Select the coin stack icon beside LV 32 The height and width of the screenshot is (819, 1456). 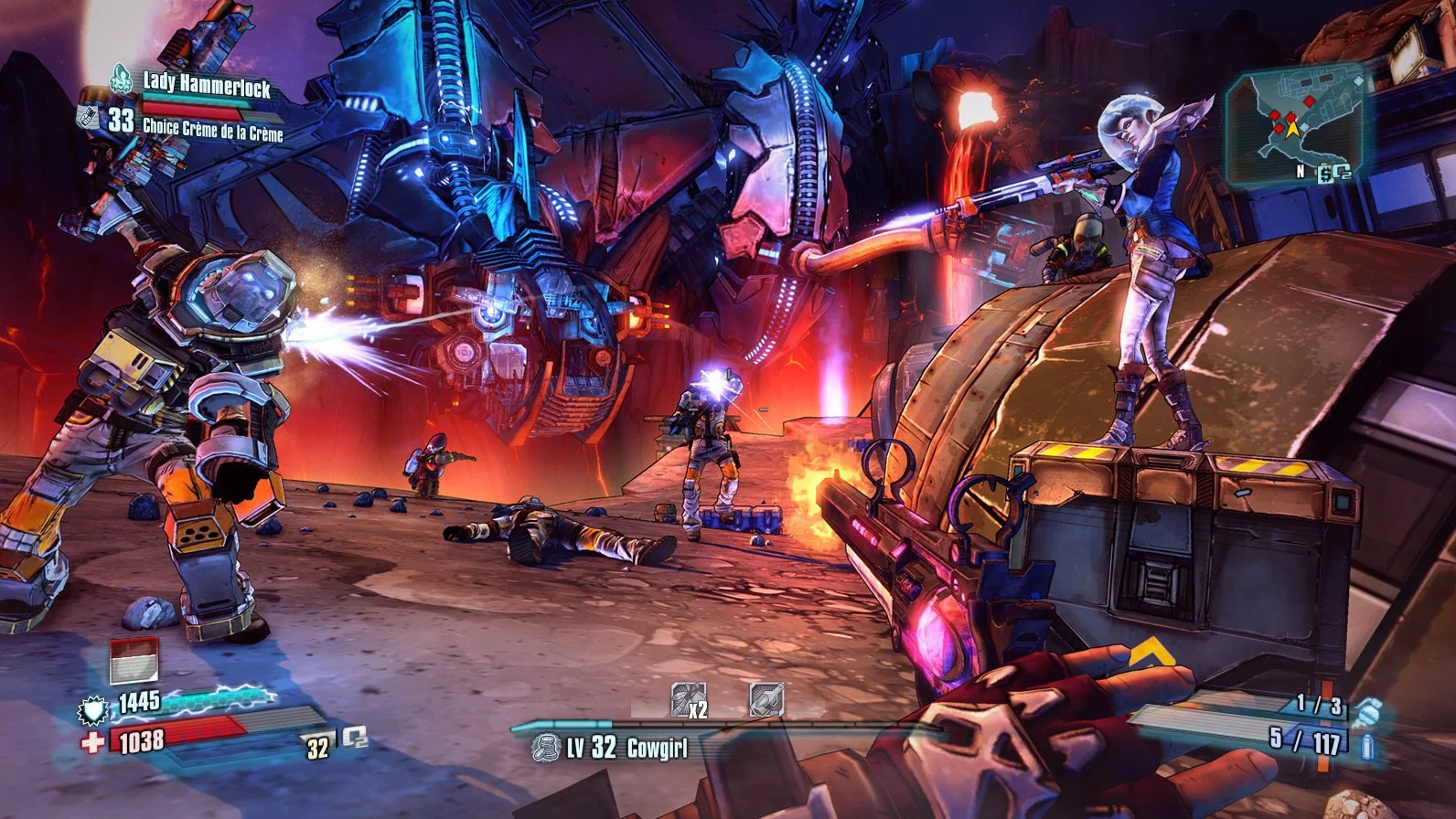(546, 748)
